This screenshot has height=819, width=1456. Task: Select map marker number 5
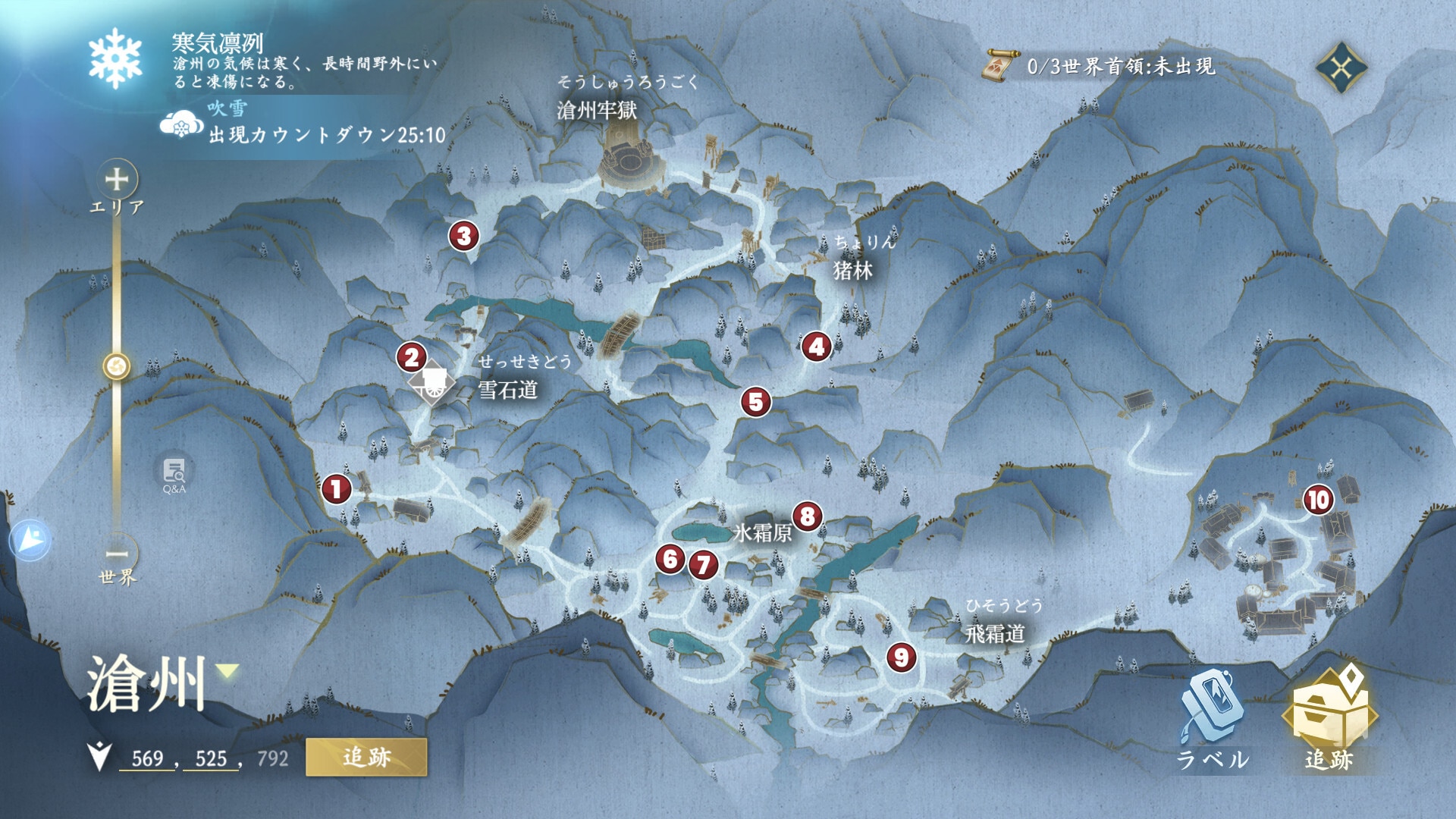point(756,402)
